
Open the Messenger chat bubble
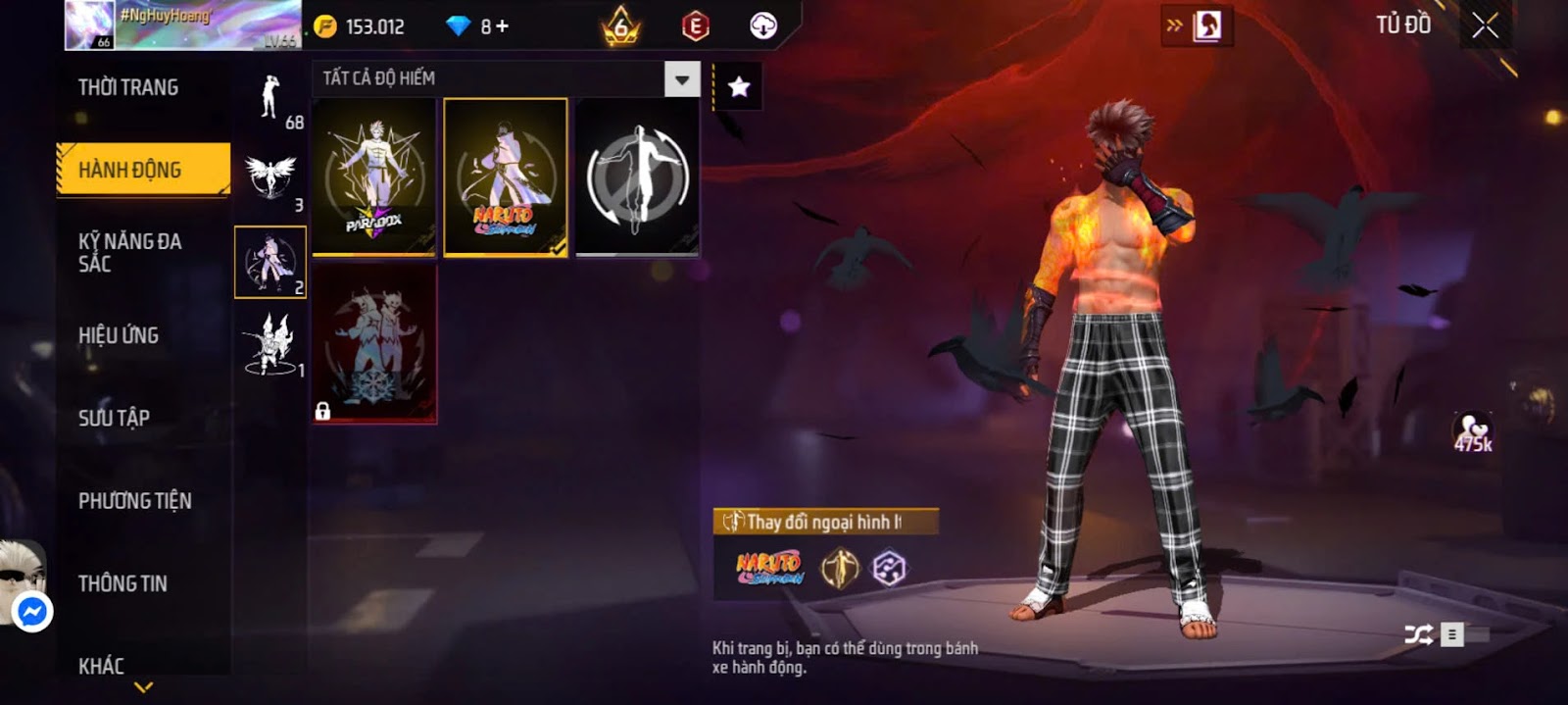[32, 612]
